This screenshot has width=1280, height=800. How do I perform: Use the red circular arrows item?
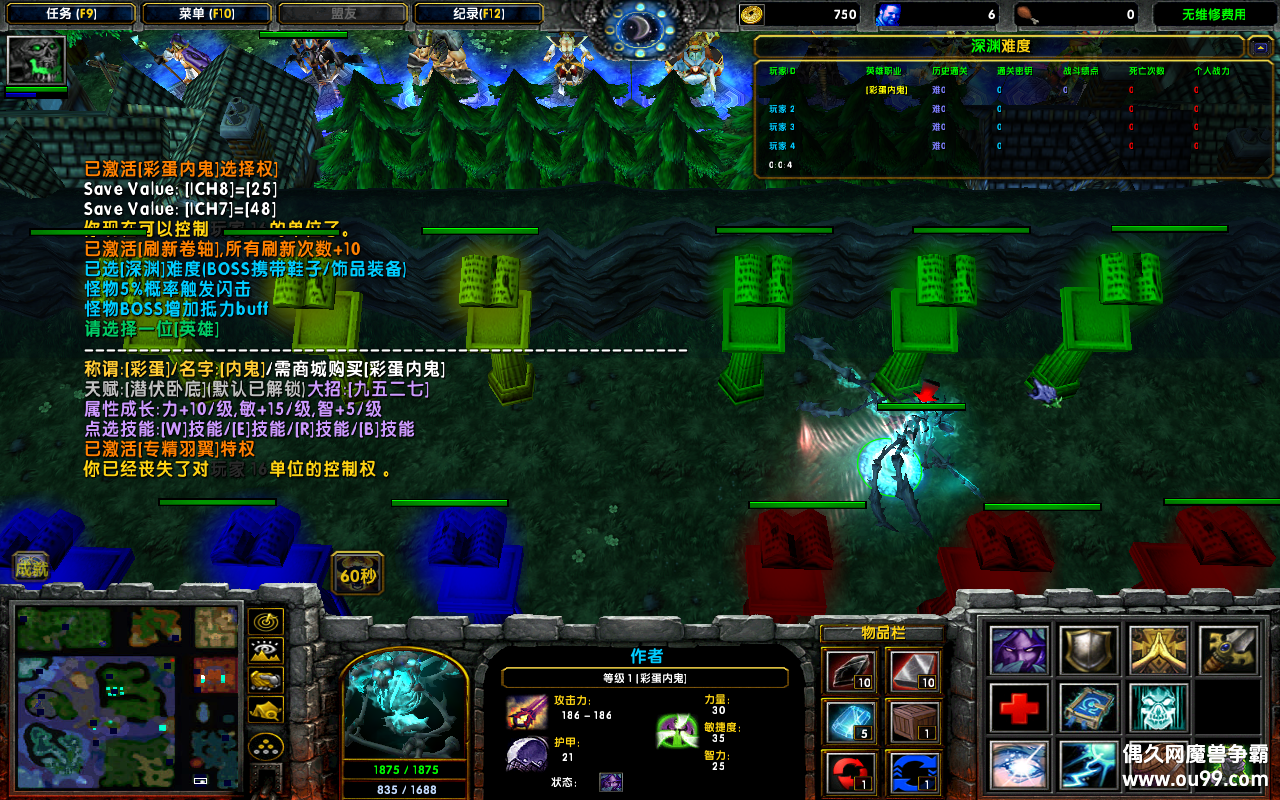click(x=852, y=773)
